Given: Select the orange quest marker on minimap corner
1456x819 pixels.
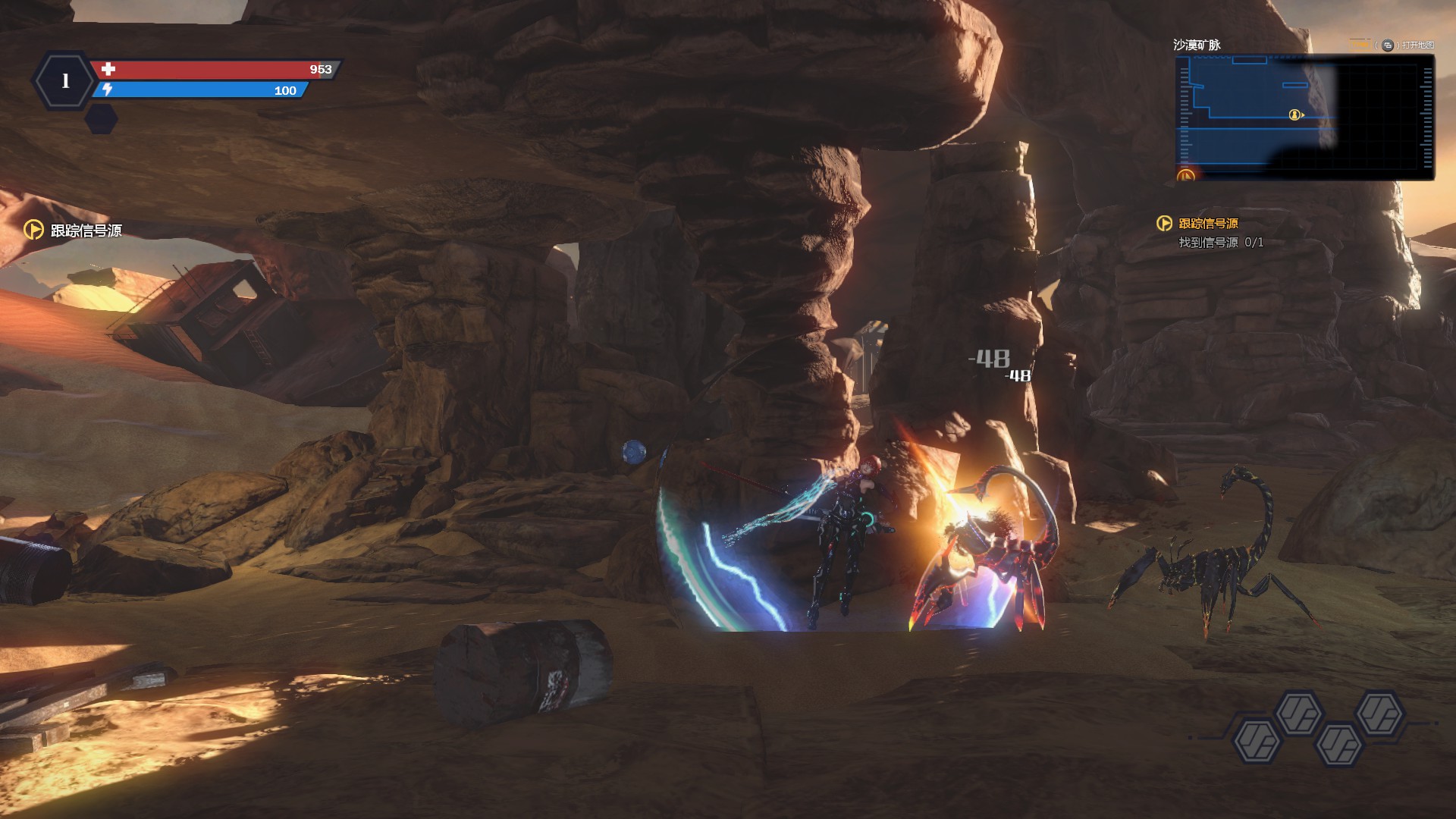Looking at the screenshot, I should tap(1185, 176).
